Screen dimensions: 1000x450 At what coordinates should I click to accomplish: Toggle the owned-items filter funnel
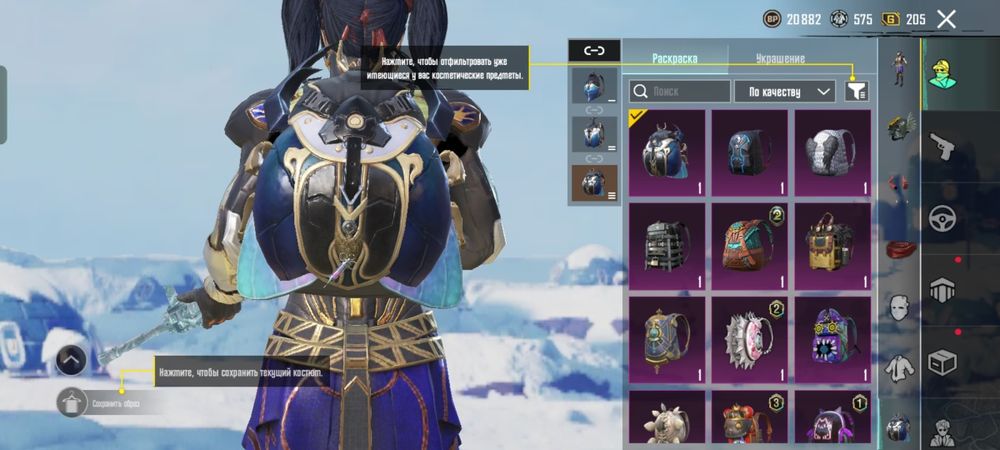click(856, 91)
